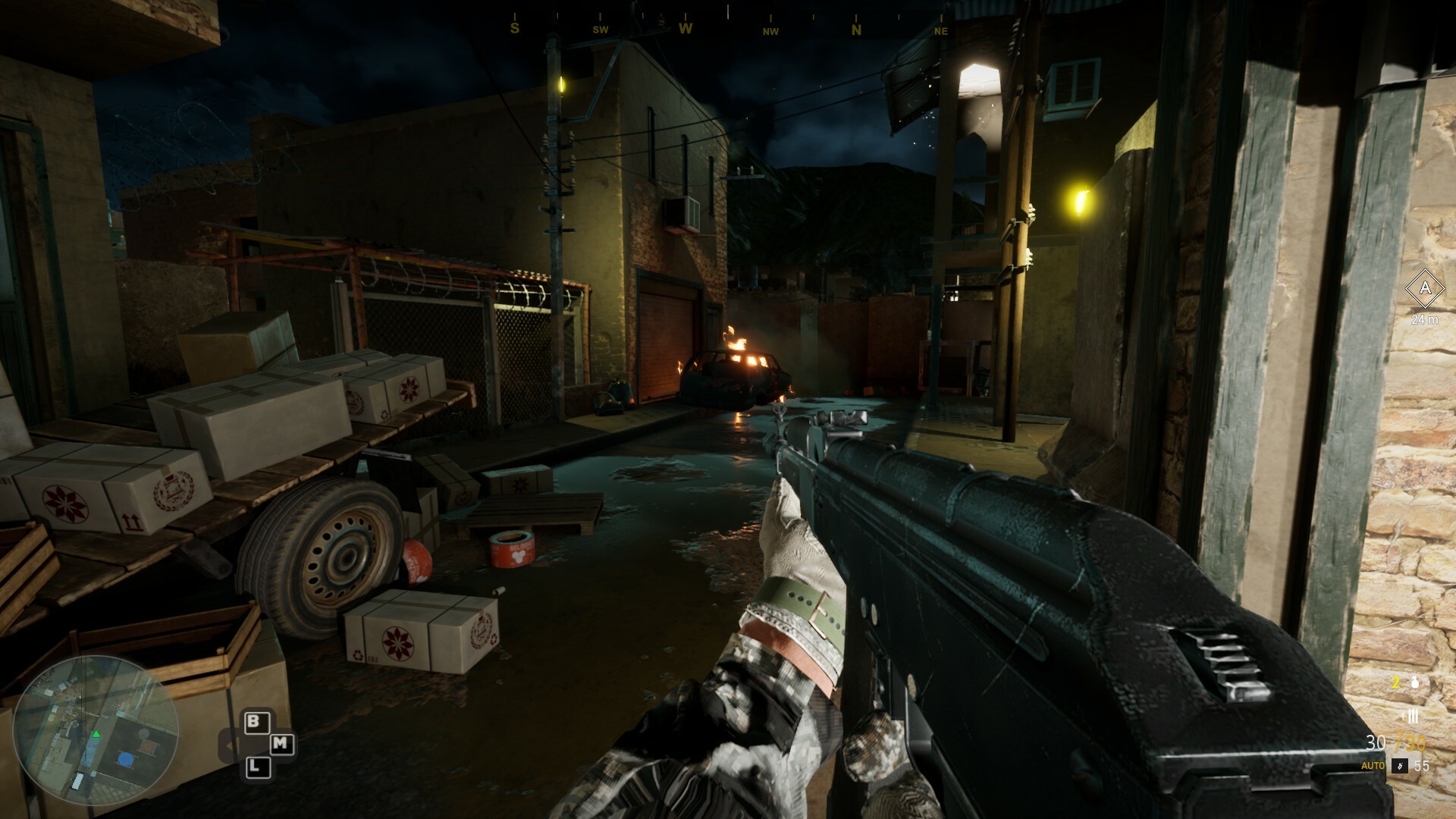Click the grenade count number 2
Screen dimensions: 1456x819
click(1396, 681)
